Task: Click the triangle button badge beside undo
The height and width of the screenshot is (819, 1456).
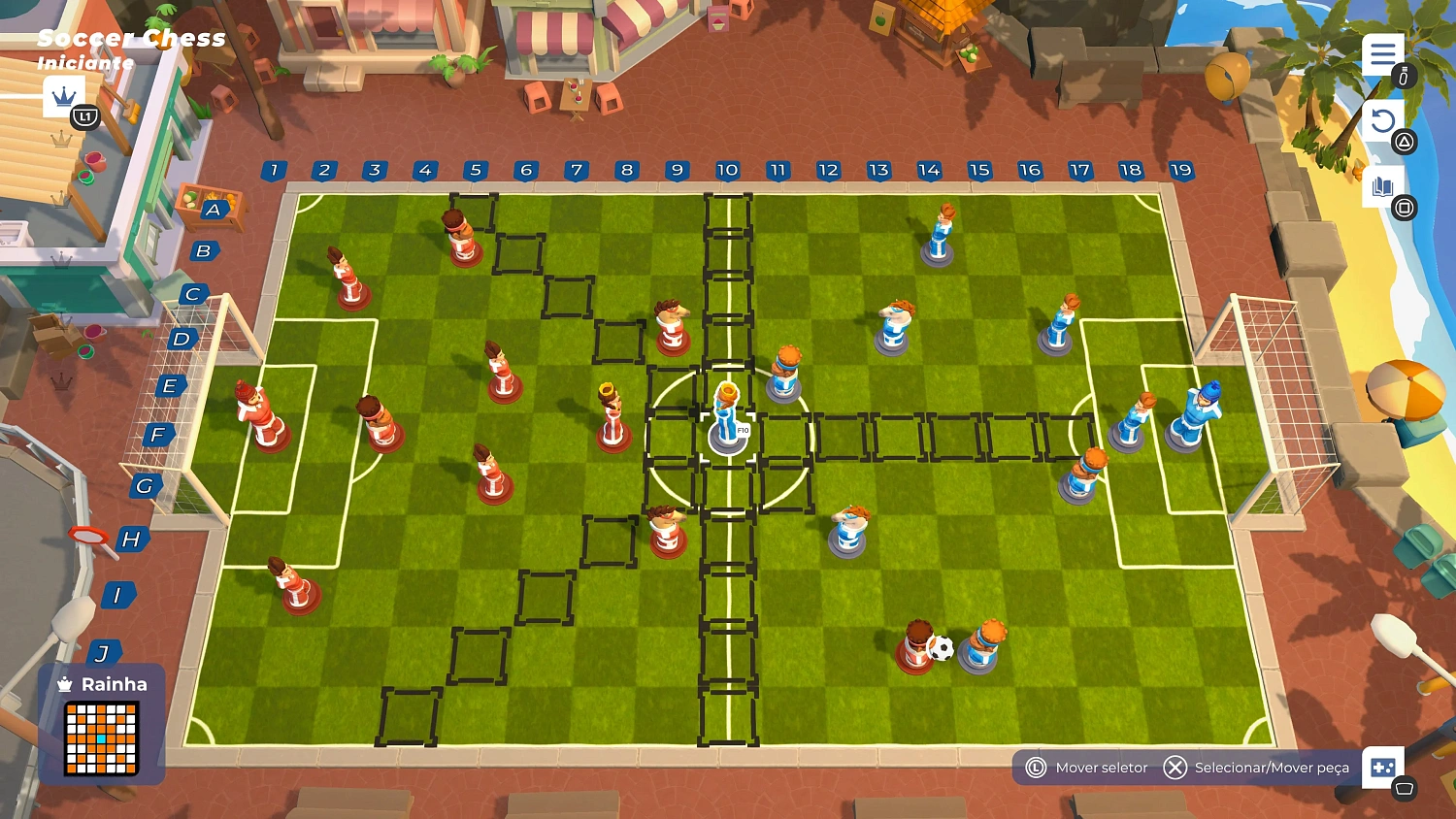Action: click(1405, 141)
